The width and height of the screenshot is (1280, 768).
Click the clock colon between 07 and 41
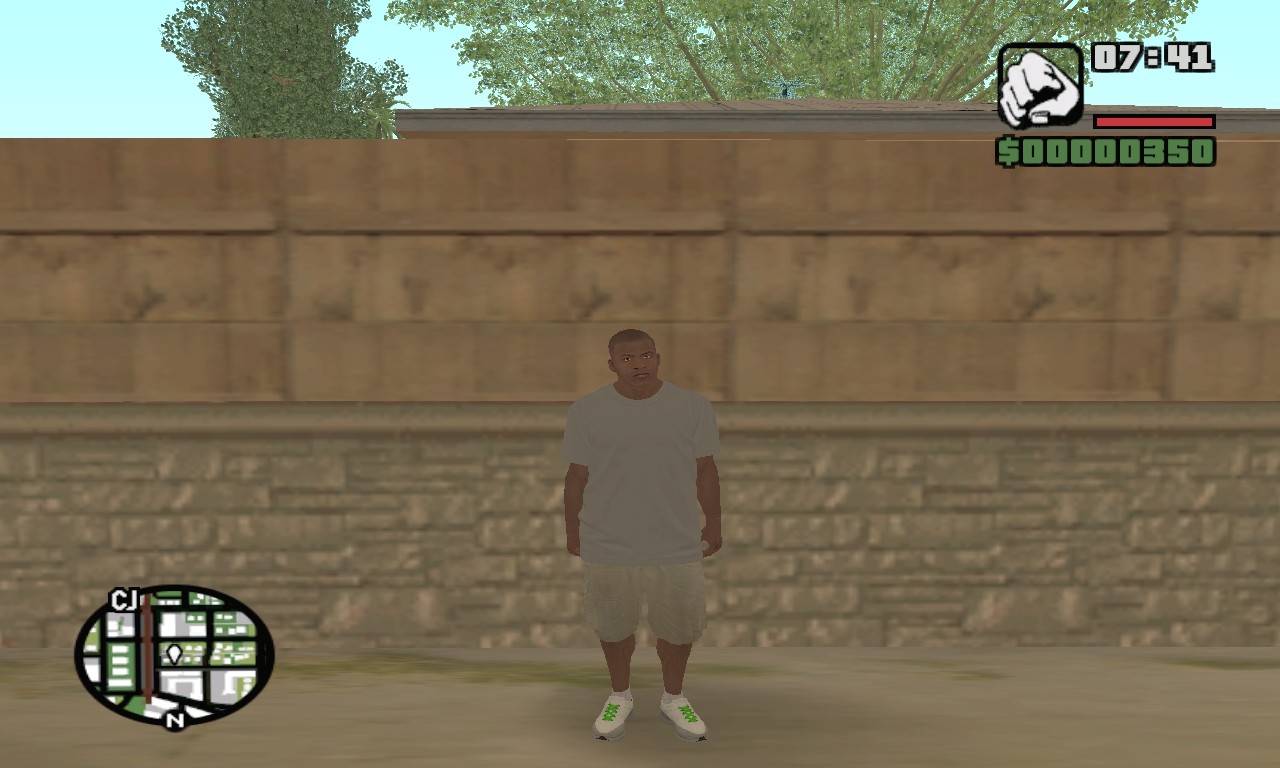tap(1152, 57)
